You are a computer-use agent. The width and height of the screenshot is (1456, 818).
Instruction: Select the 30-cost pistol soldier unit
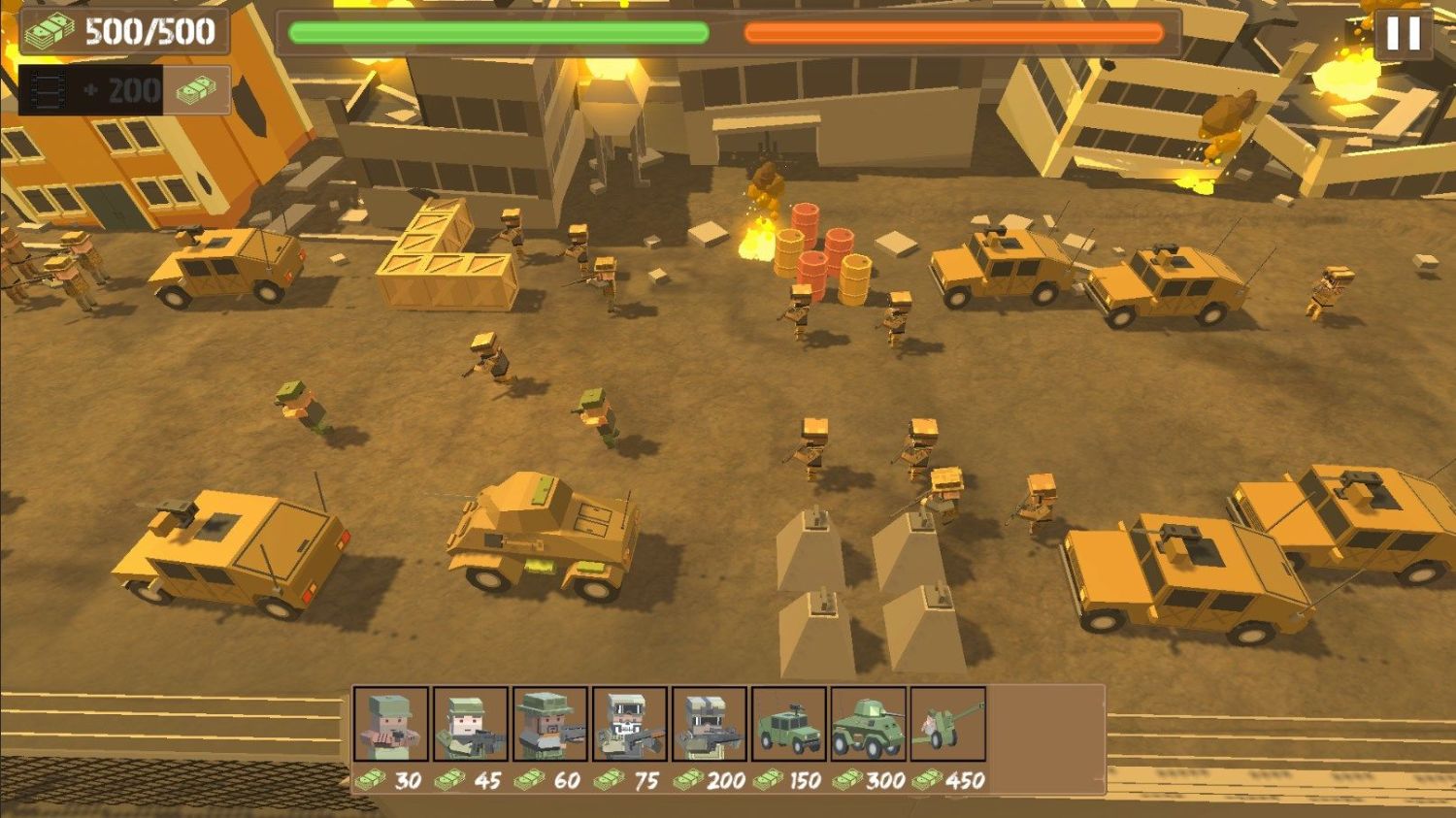pos(391,724)
